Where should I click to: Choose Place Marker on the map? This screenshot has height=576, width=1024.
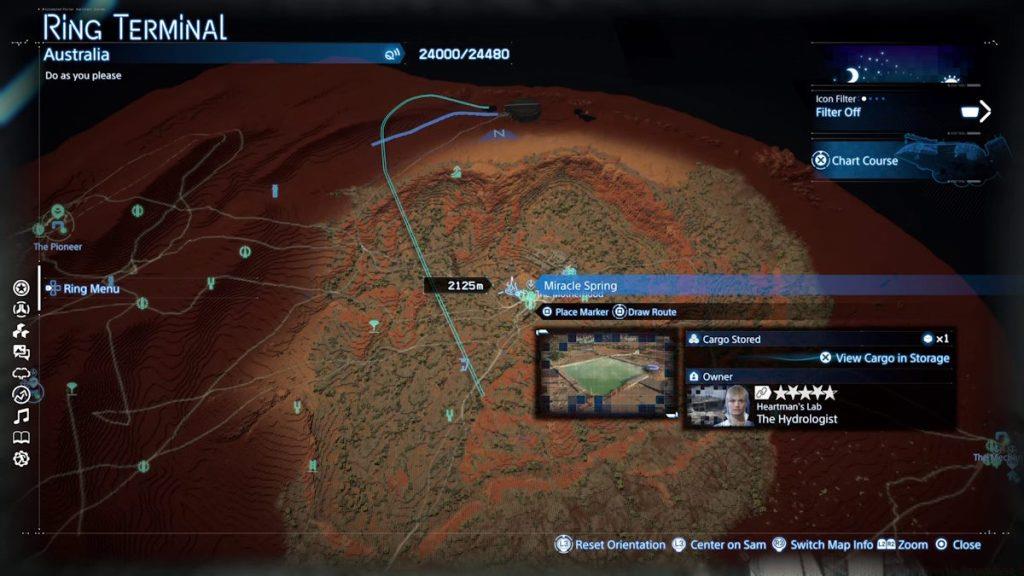tap(575, 312)
